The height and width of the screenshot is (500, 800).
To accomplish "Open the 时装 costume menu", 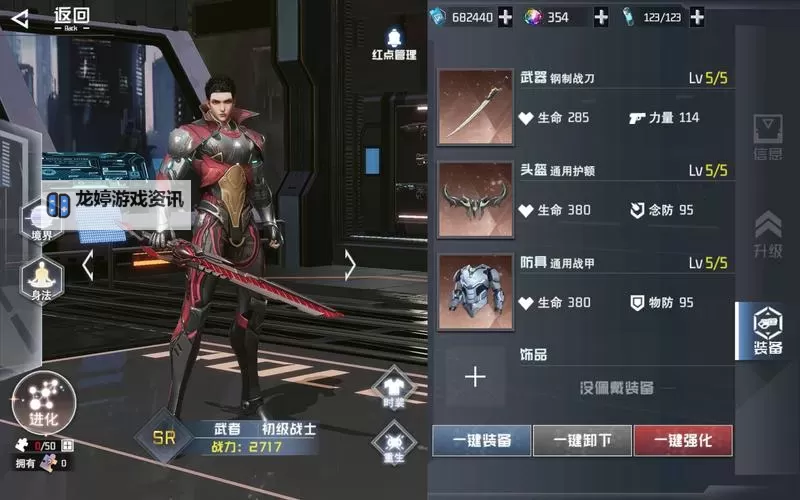I will coord(393,388).
